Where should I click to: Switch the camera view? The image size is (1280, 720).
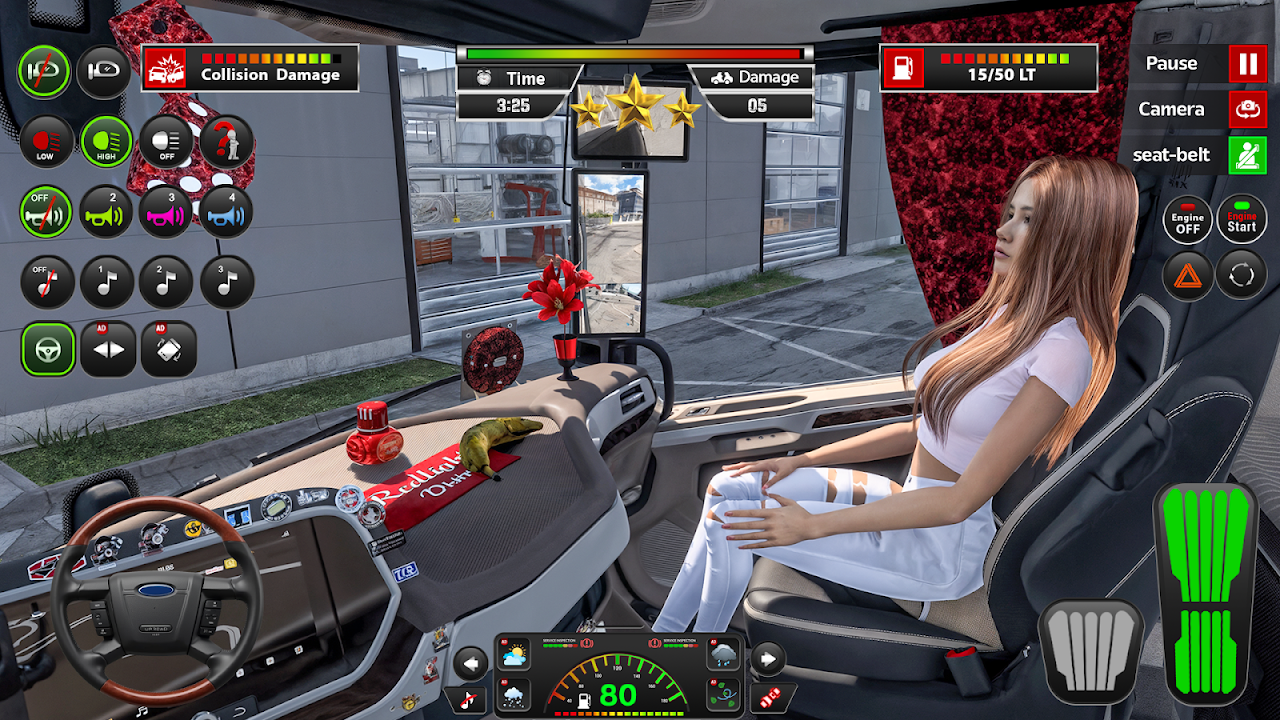pyautogui.click(x=1247, y=109)
